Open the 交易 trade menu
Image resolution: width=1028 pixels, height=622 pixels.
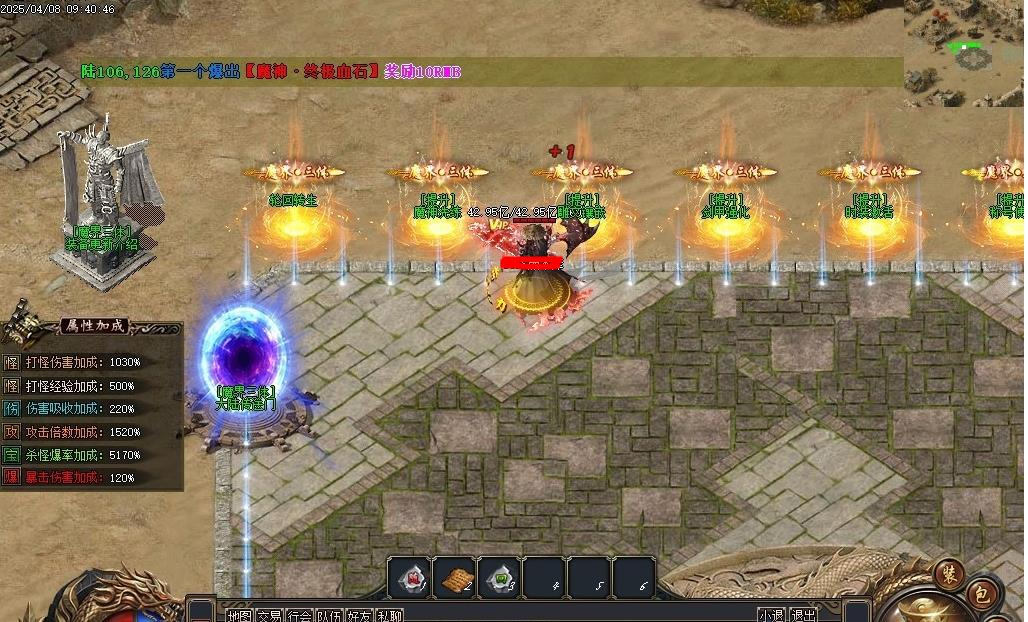(x=269, y=615)
